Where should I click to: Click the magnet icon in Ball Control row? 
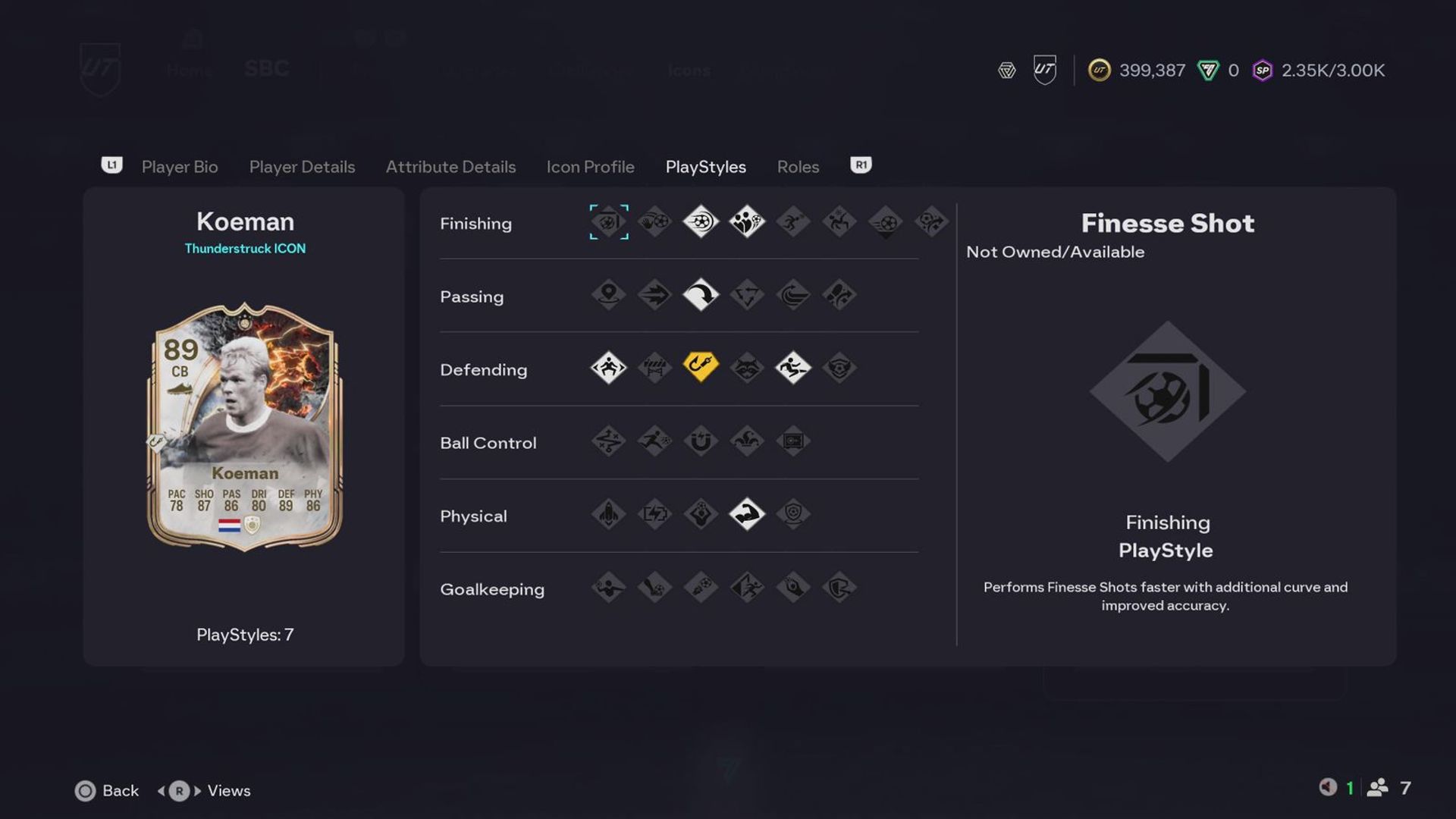701,442
